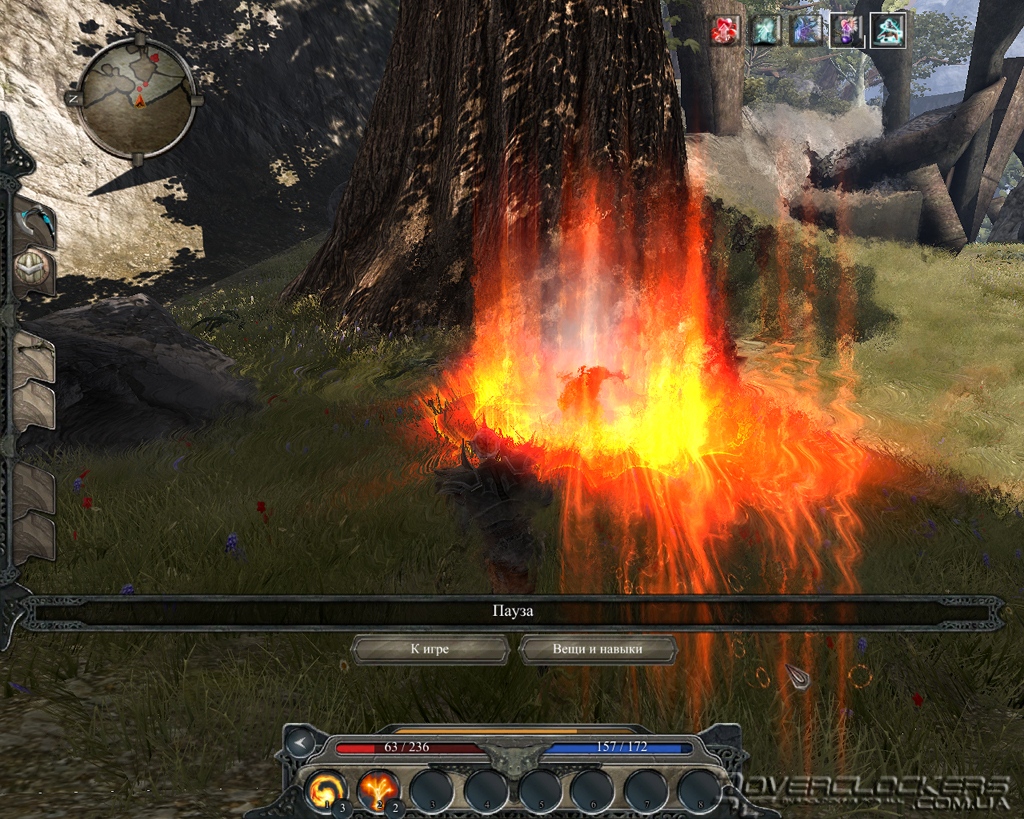Cast the fire burst skill in slot 2
This screenshot has width=1024, height=819.
click(x=378, y=790)
